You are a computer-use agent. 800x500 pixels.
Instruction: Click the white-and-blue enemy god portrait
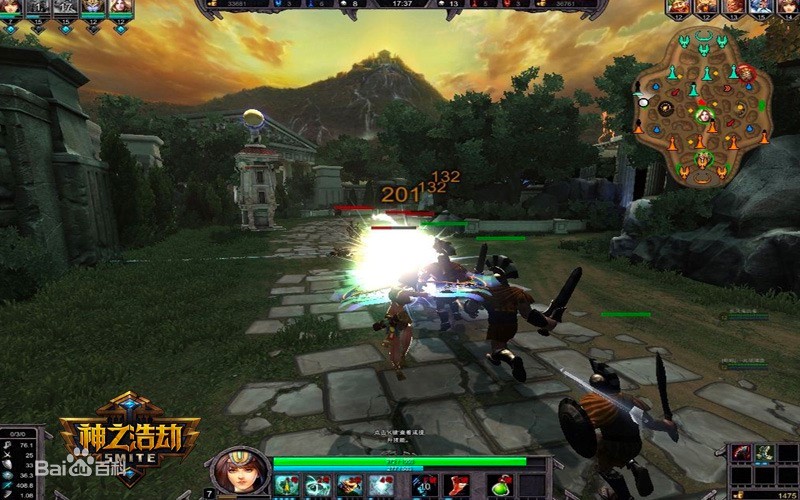tap(761, 7)
